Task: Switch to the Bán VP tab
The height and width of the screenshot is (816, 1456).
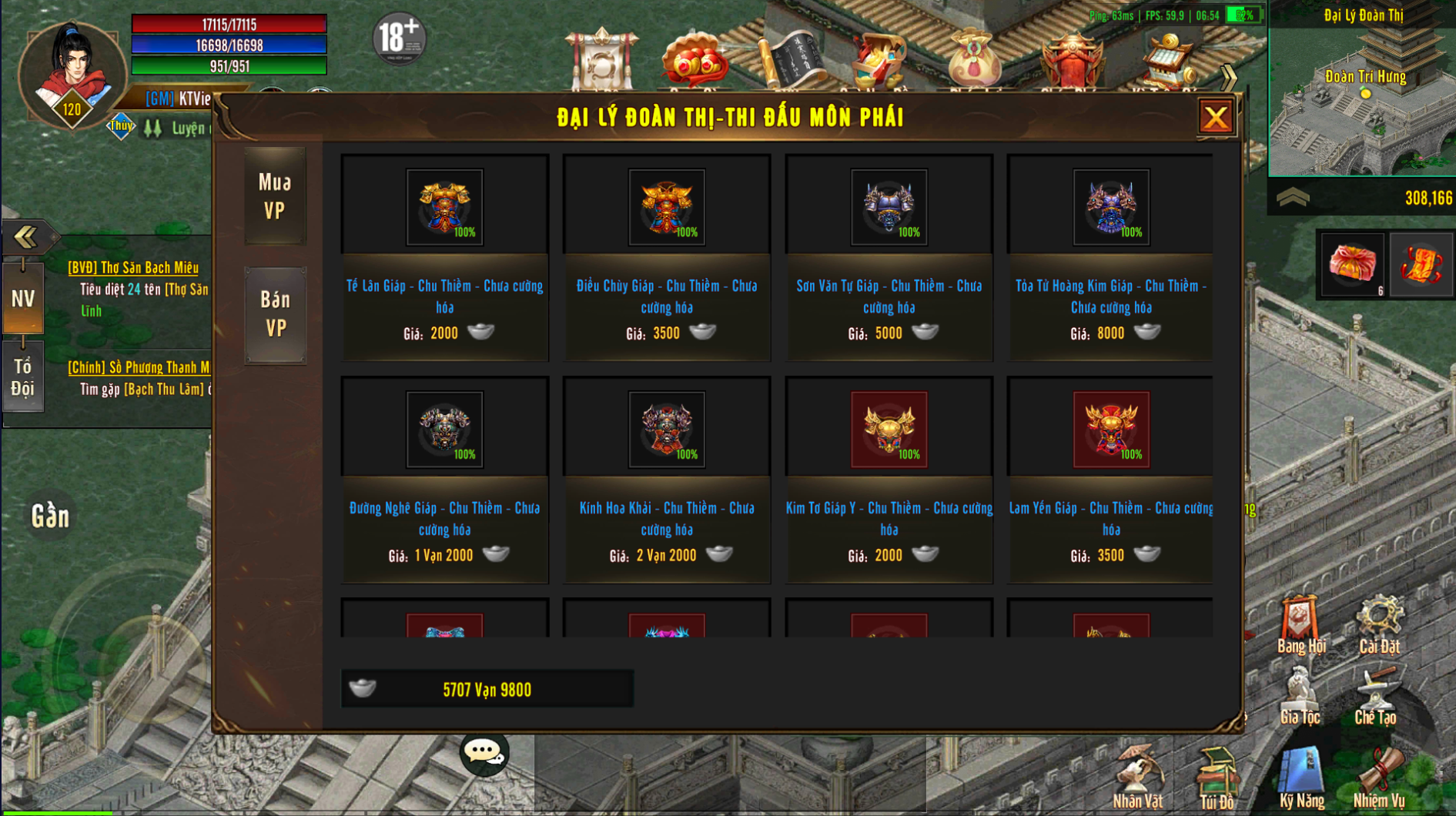Action: (x=275, y=314)
